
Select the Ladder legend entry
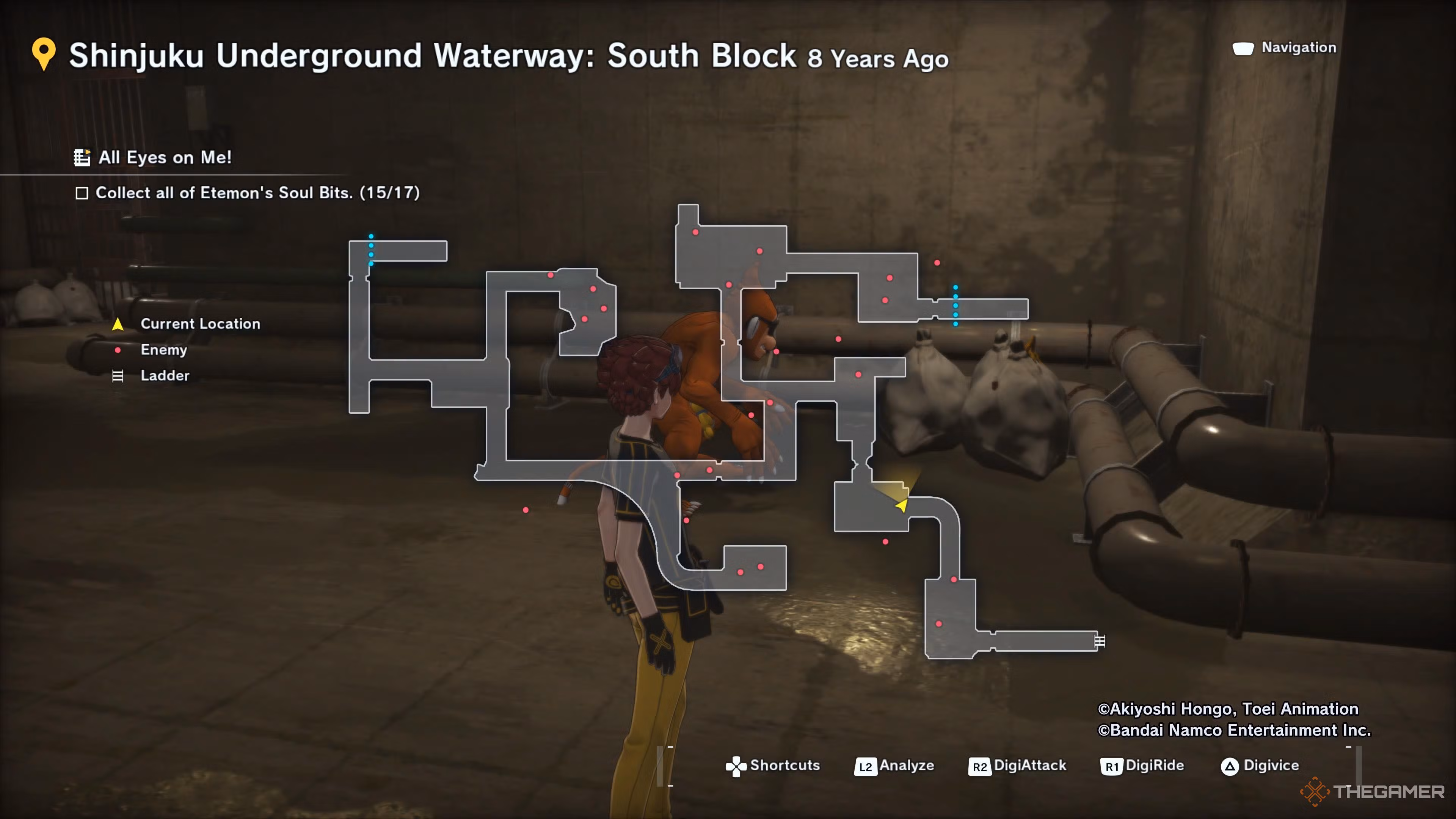[165, 376]
